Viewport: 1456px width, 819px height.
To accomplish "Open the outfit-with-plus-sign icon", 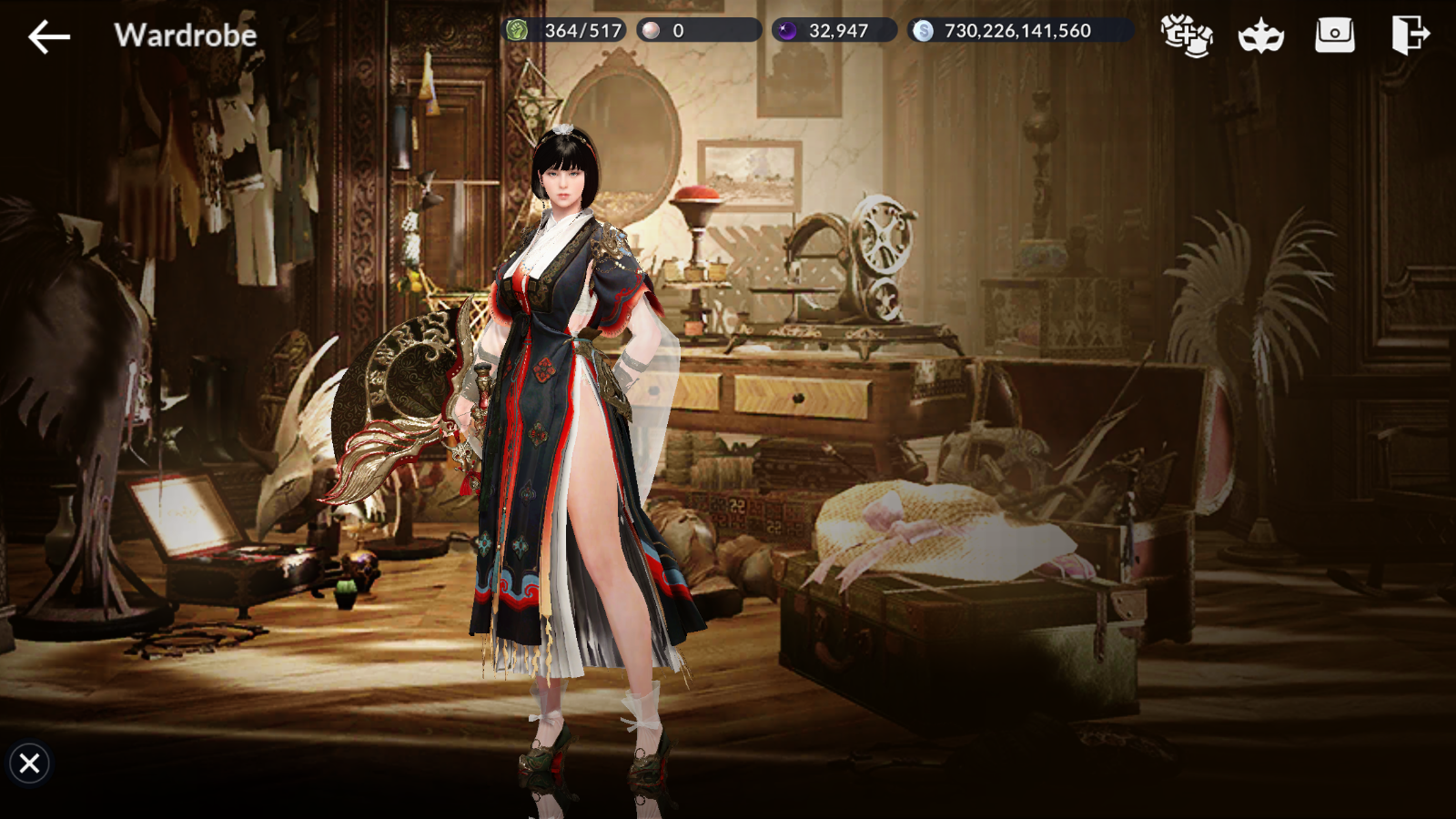I will point(1187,35).
